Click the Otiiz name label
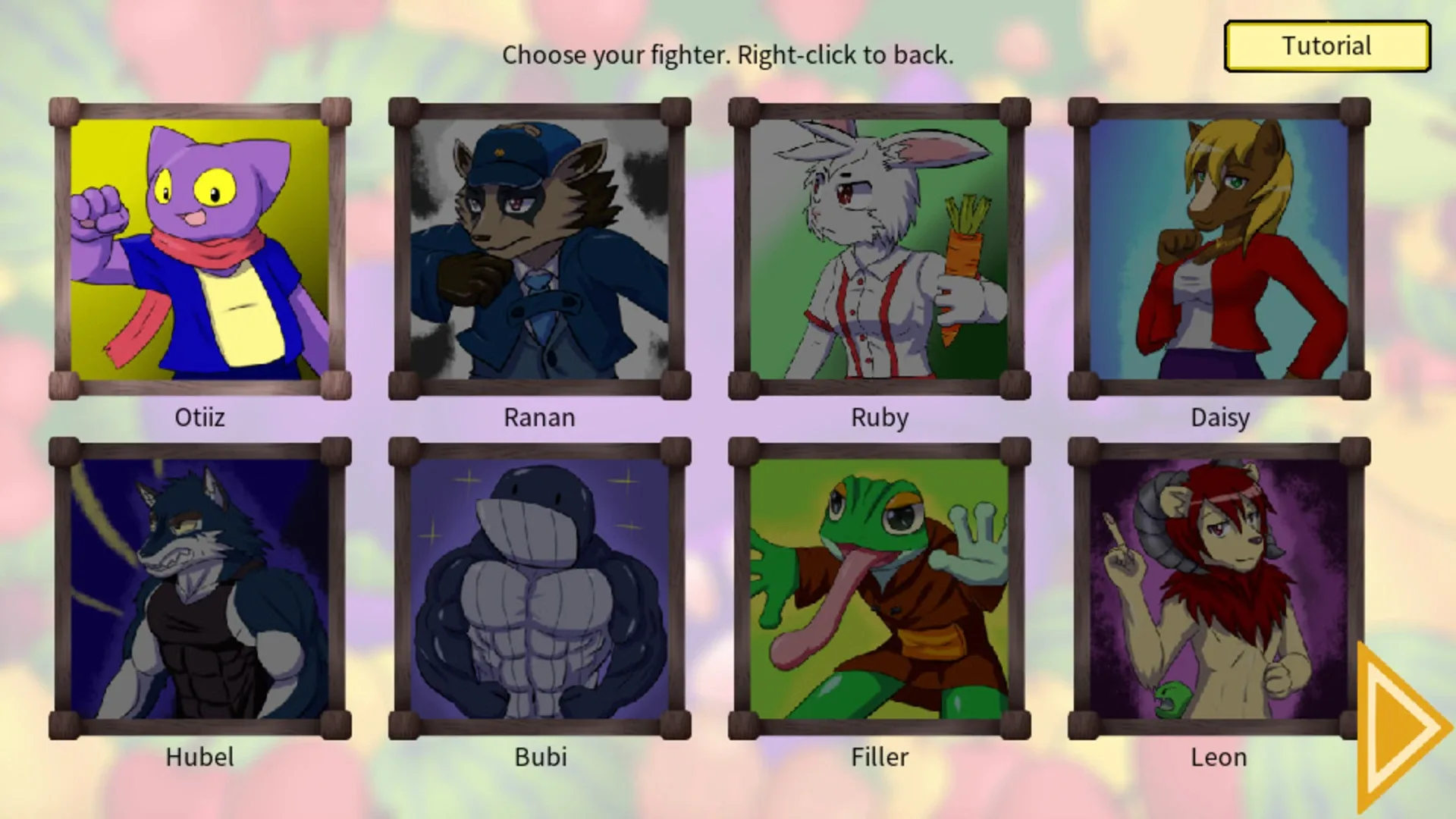This screenshot has height=819, width=1456. coord(199,417)
